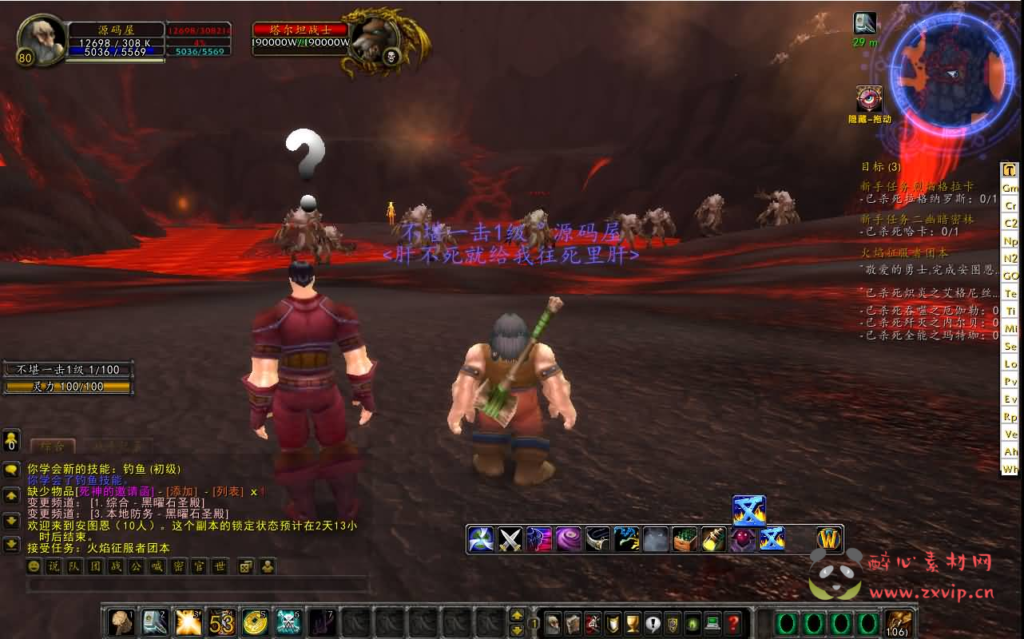Viewport: 1024px width, 639px height.
Task: Activate the gold coin action slot
Action: pyautogui.click(x=255, y=622)
